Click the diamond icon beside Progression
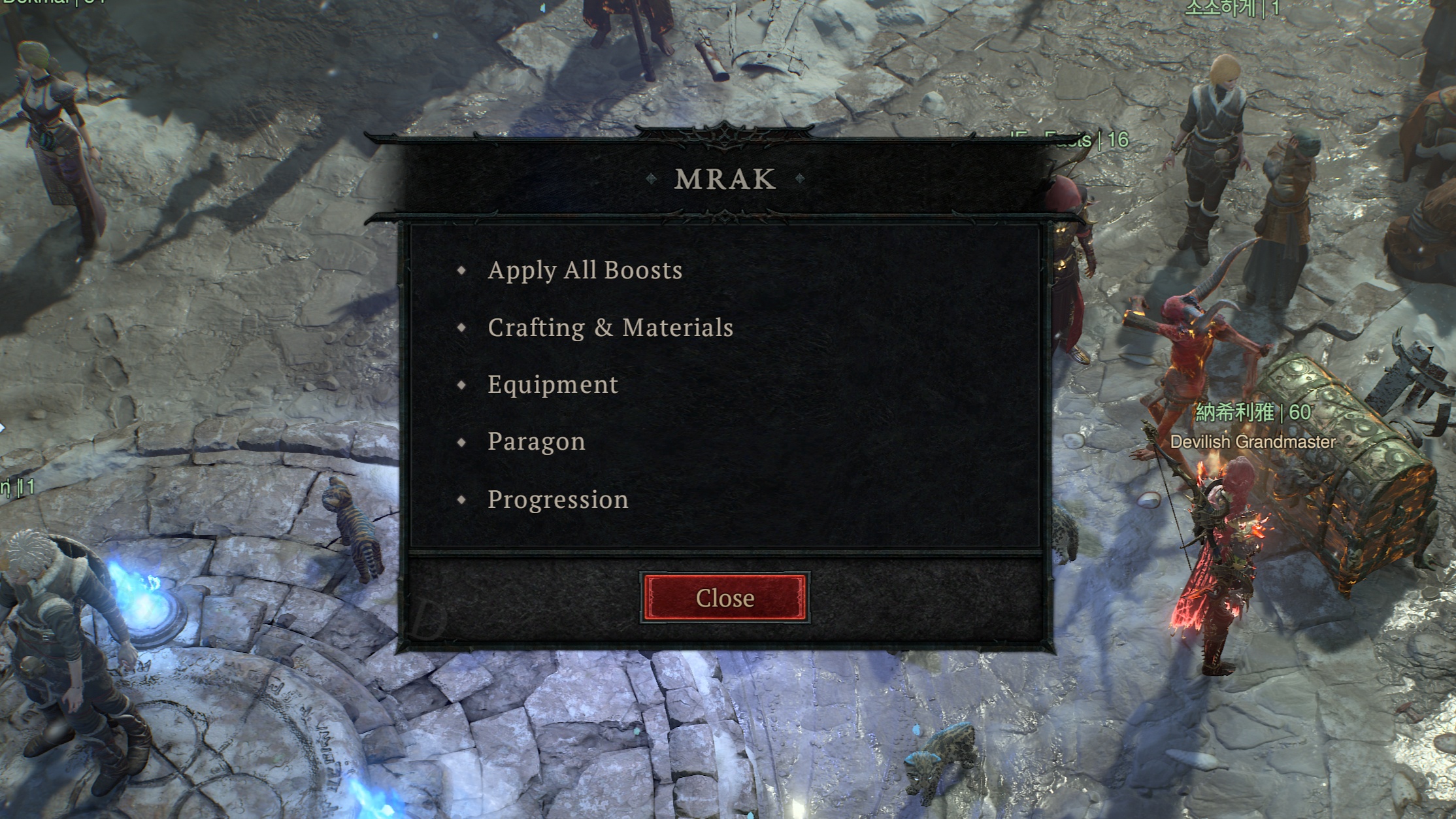Image resolution: width=1456 pixels, height=819 pixels. (462, 499)
